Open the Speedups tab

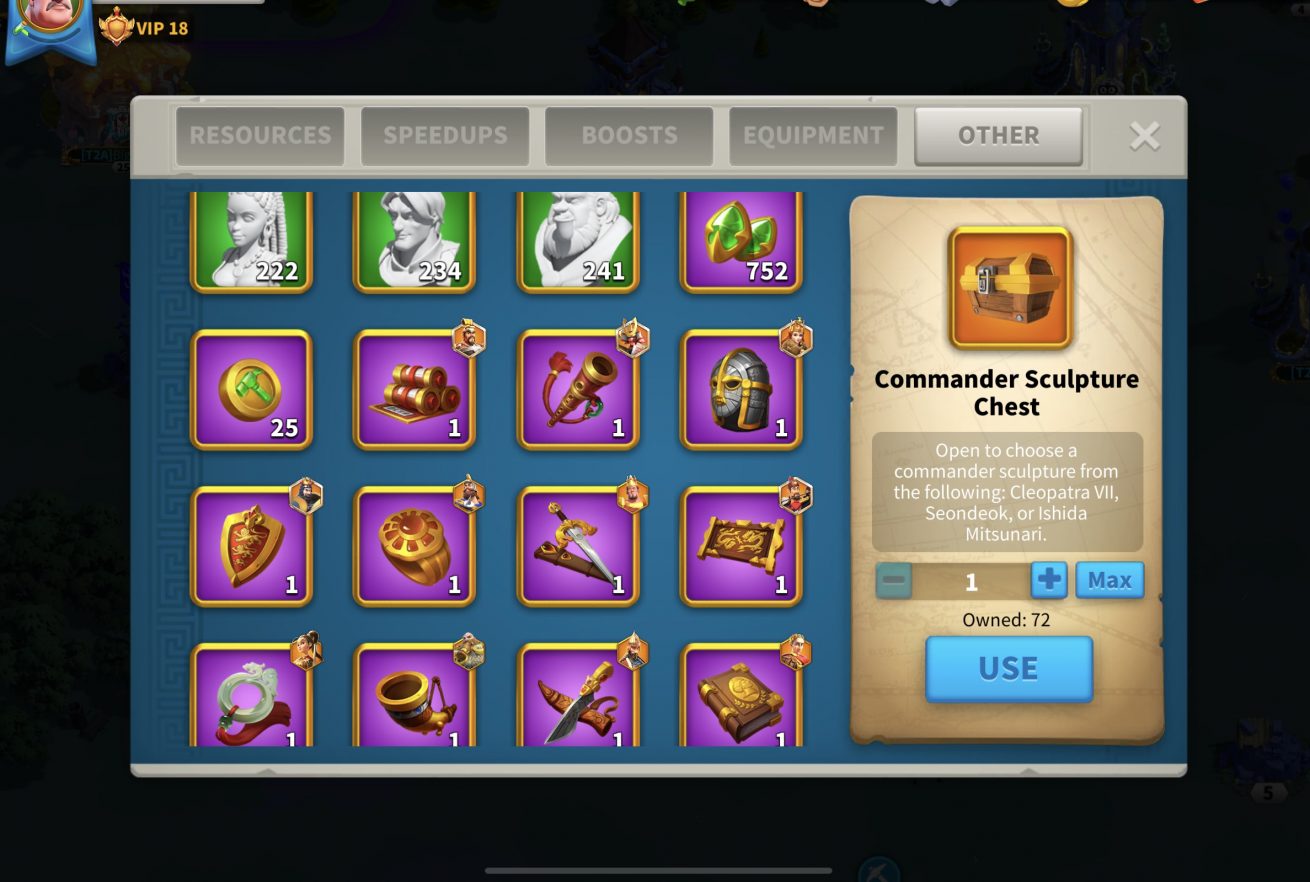pyautogui.click(x=445, y=136)
